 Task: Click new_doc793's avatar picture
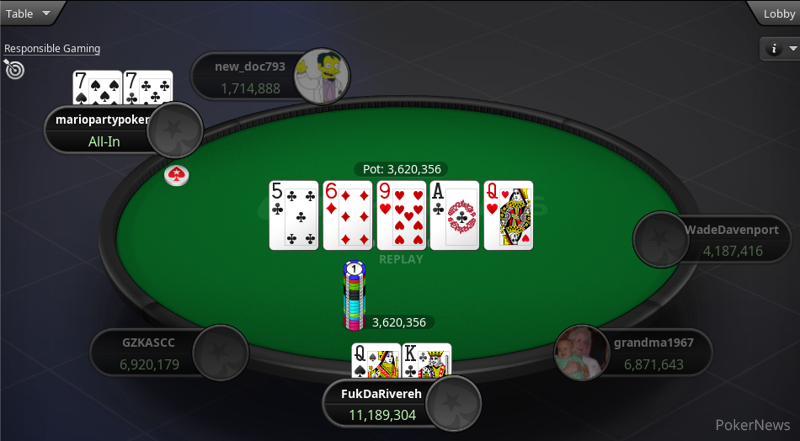pyautogui.click(x=321, y=76)
